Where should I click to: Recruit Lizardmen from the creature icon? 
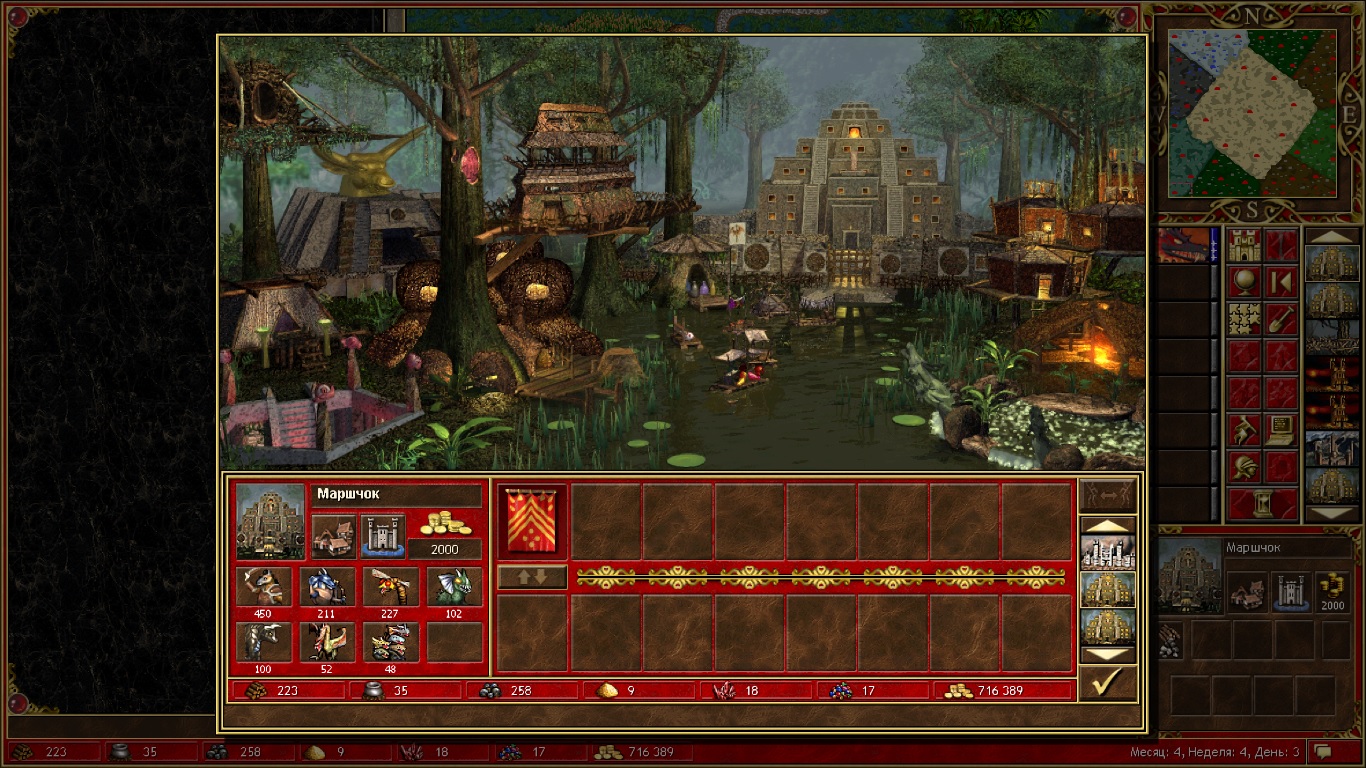[x=333, y=586]
